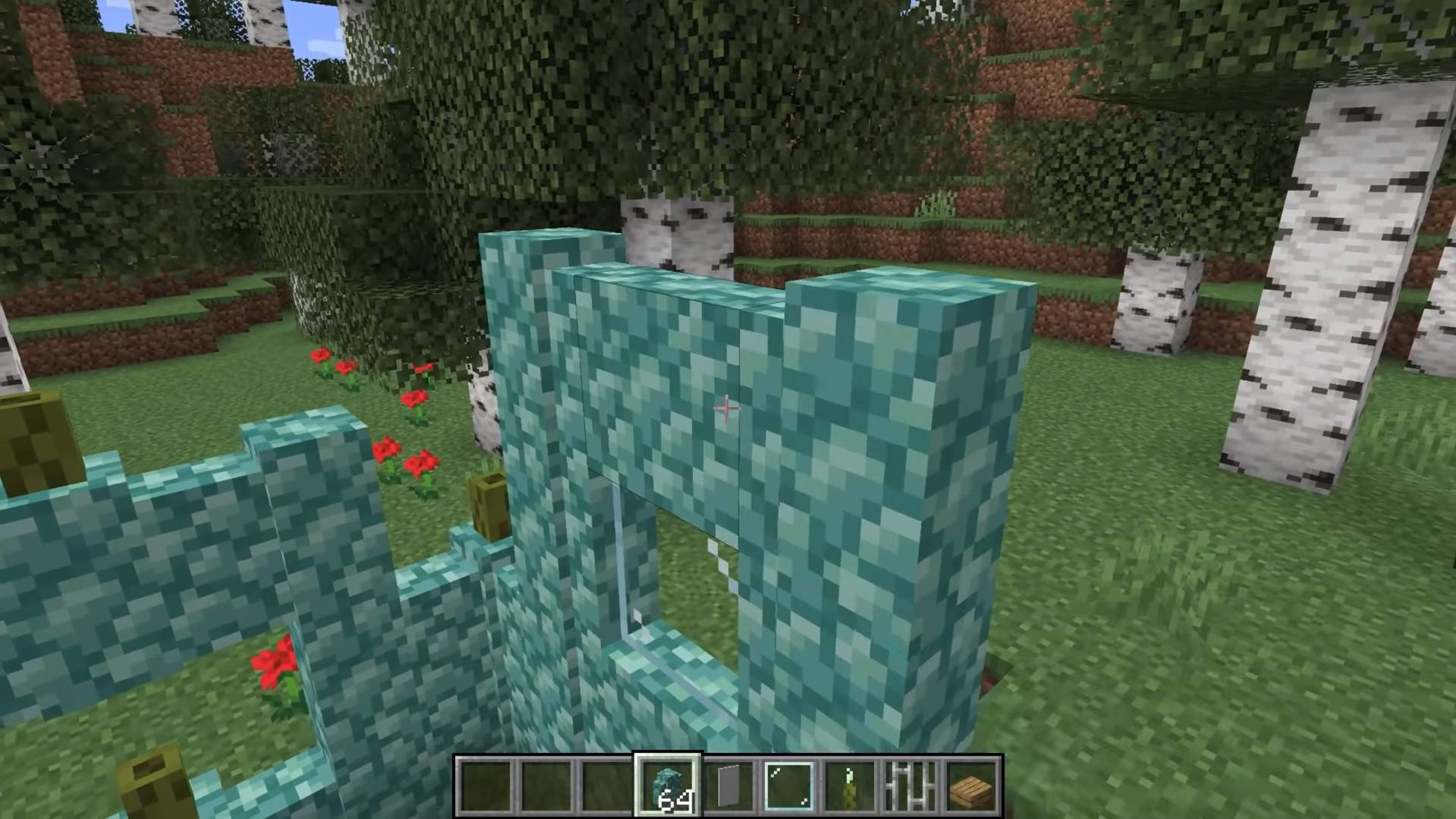Select the gray glass pane slot

728,786
